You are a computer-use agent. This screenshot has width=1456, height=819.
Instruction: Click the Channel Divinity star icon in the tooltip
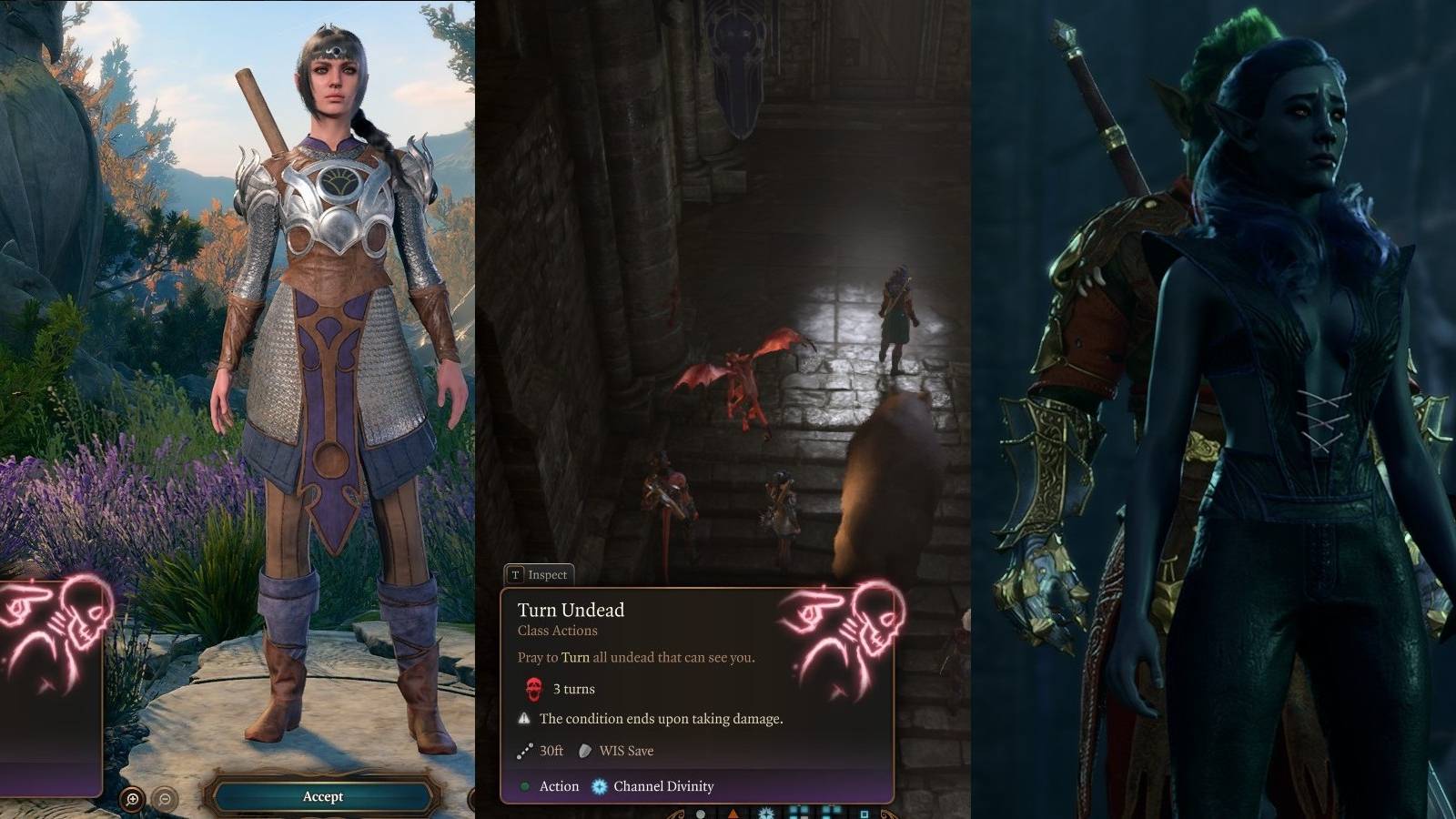pyautogui.click(x=600, y=786)
